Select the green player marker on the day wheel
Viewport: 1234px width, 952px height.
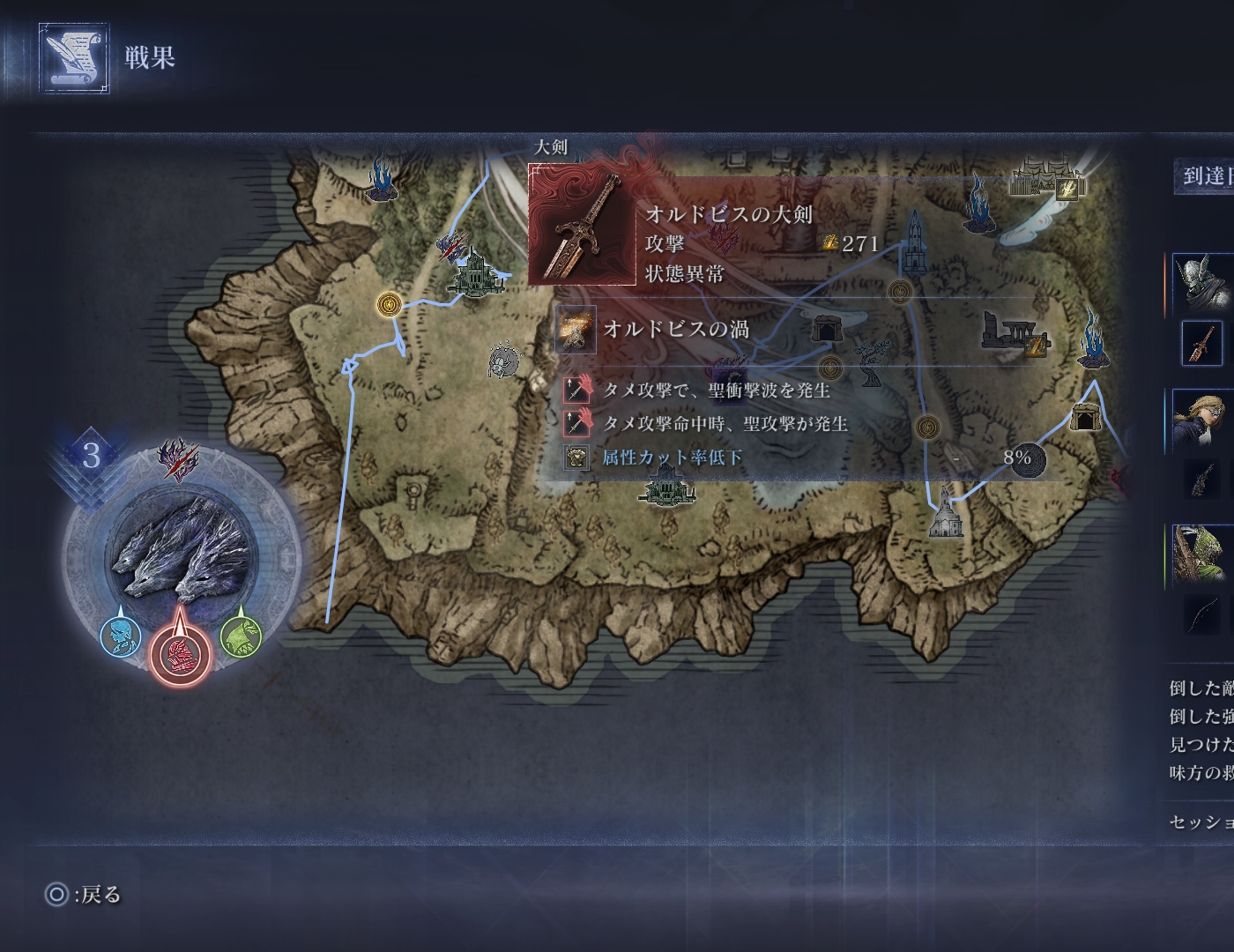pos(241,635)
